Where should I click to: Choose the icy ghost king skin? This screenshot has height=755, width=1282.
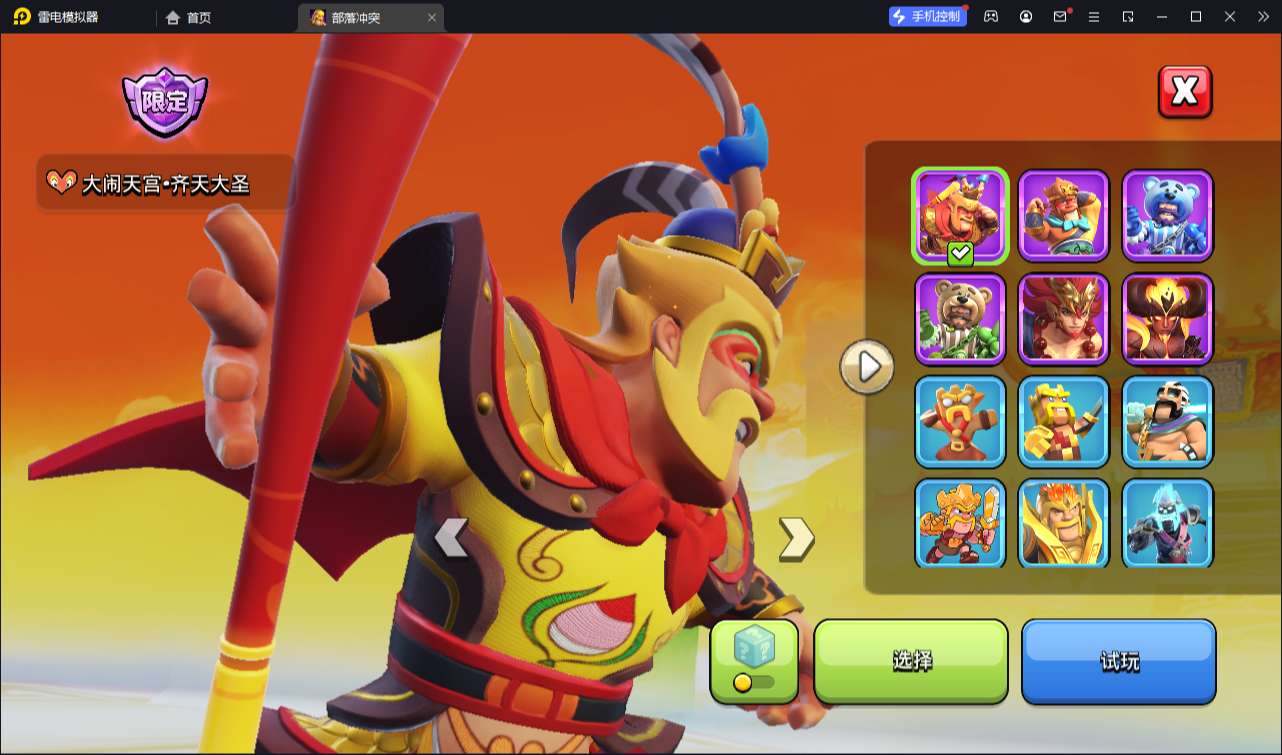pos(1167,524)
